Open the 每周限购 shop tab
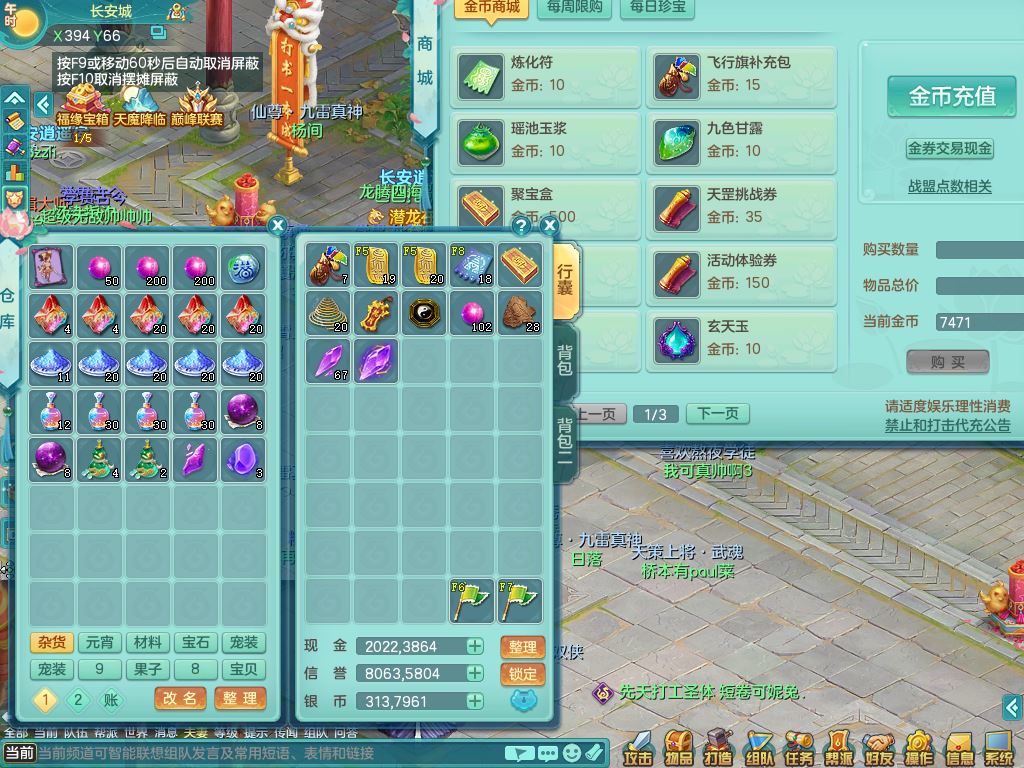 click(575, 7)
